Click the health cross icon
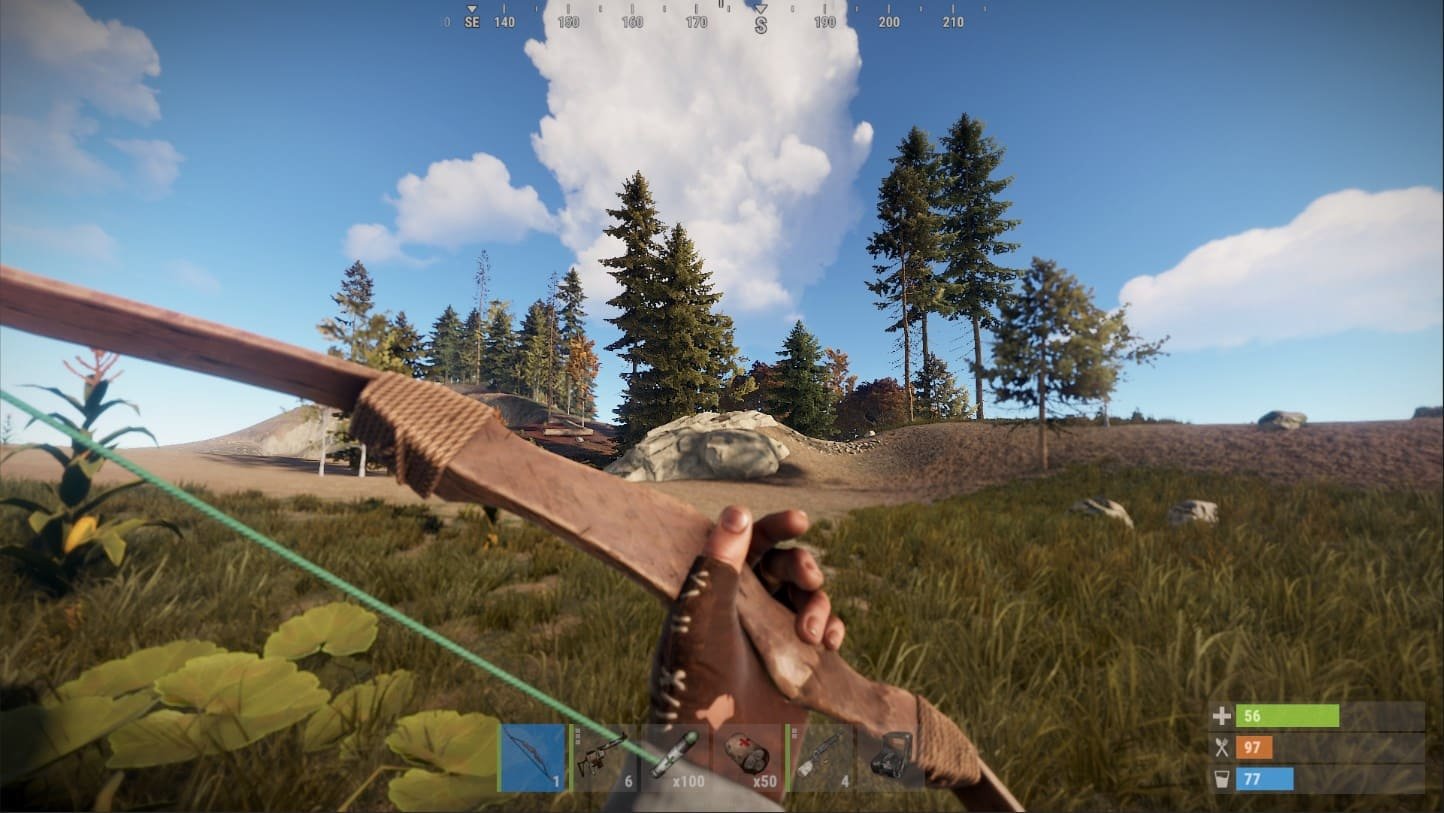Screen dimensions: 1444x813 pos(1221,716)
